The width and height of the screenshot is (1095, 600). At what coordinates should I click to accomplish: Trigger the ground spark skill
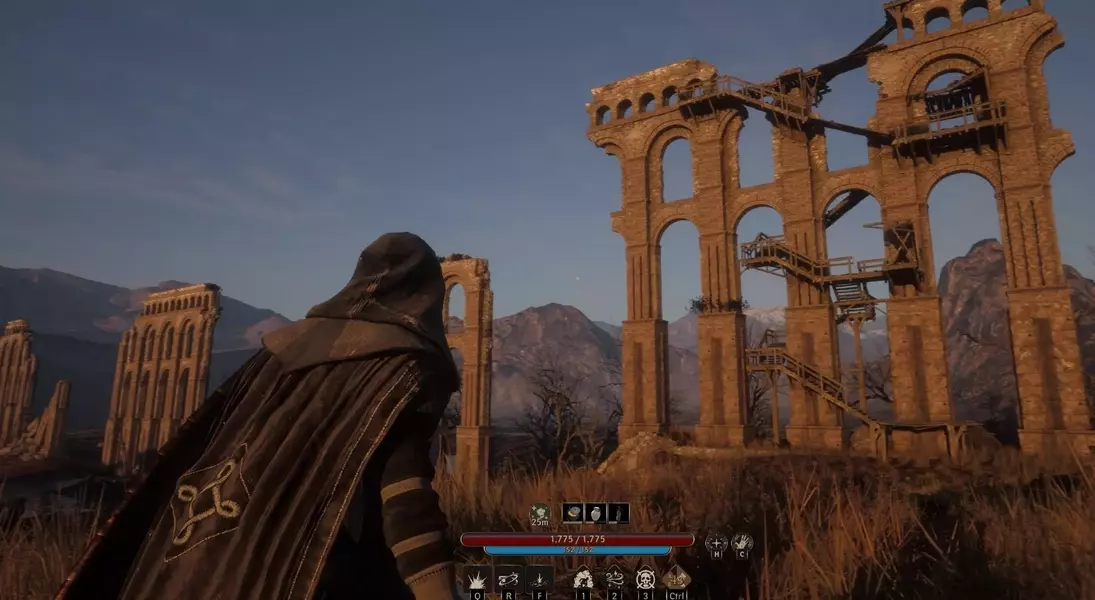[x=540, y=579]
